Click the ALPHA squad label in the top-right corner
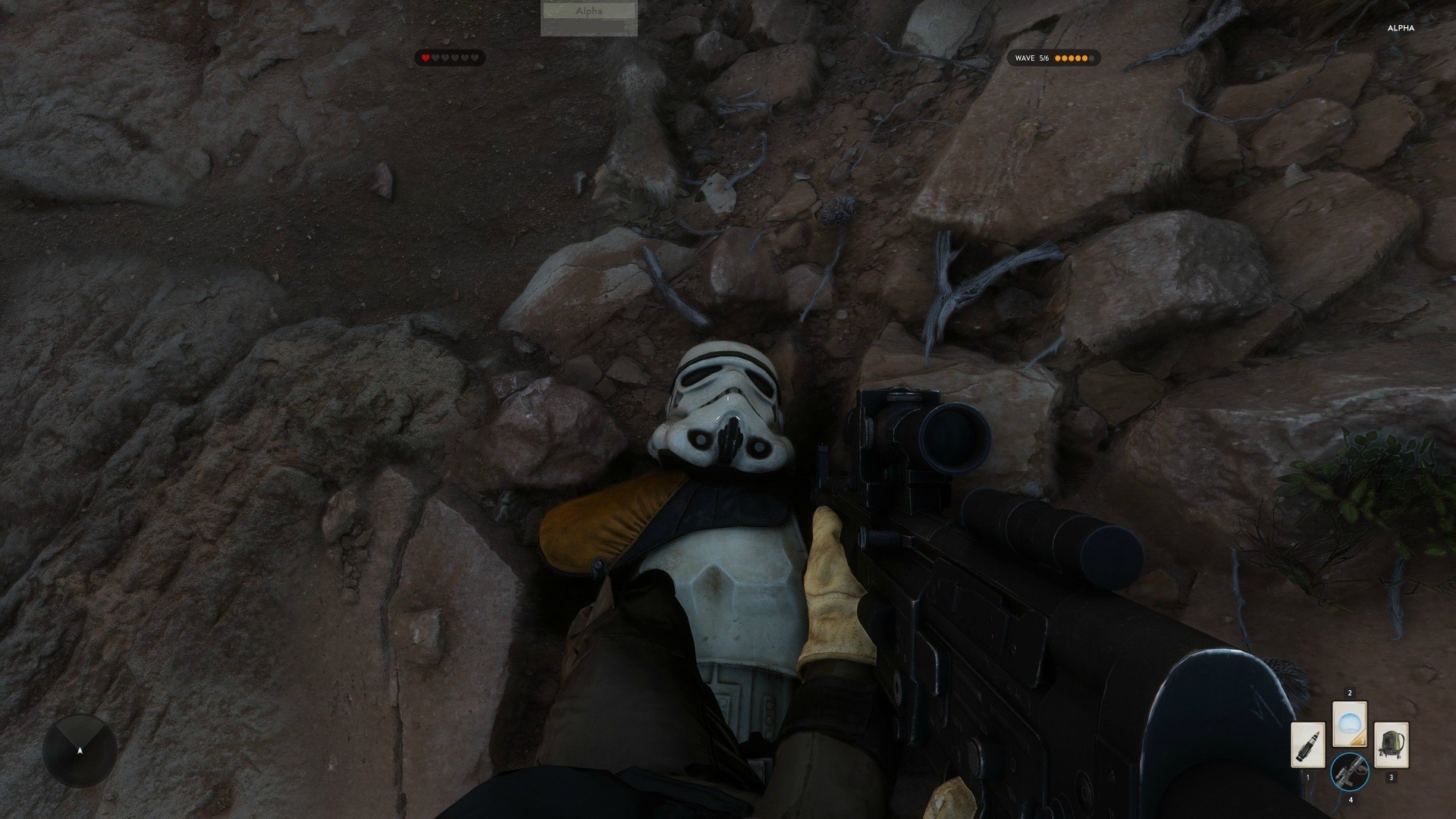The width and height of the screenshot is (1456, 819). click(x=1401, y=28)
